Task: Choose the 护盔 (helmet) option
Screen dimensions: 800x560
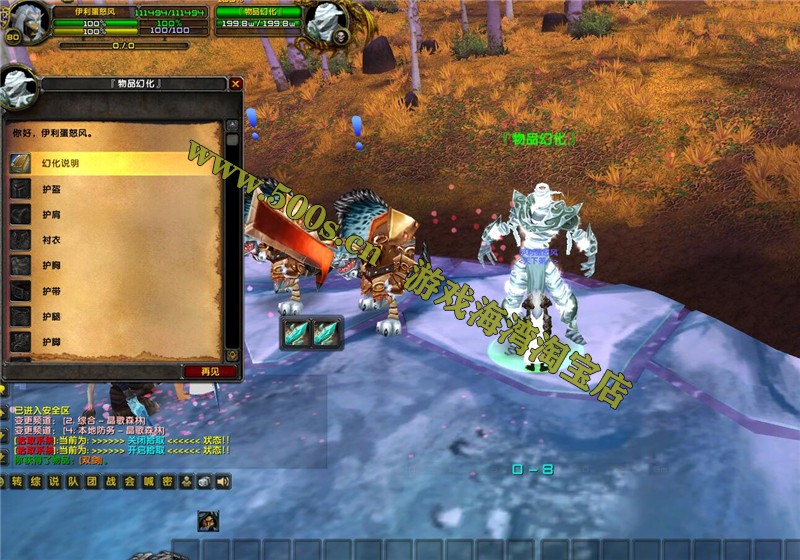Action: tap(50, 188)
